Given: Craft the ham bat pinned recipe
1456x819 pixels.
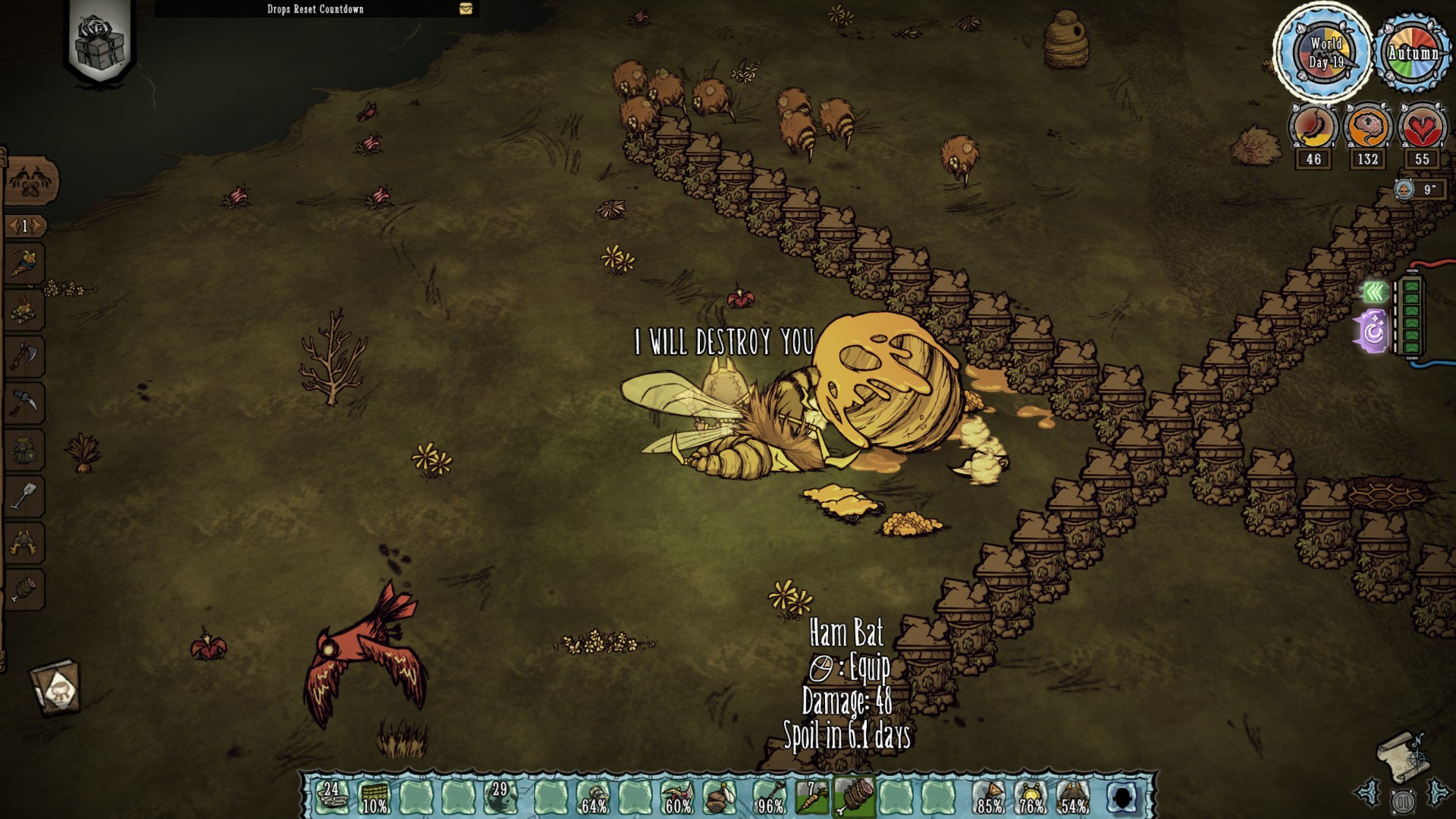Looking at the screenshot, I should pos(24,589).
